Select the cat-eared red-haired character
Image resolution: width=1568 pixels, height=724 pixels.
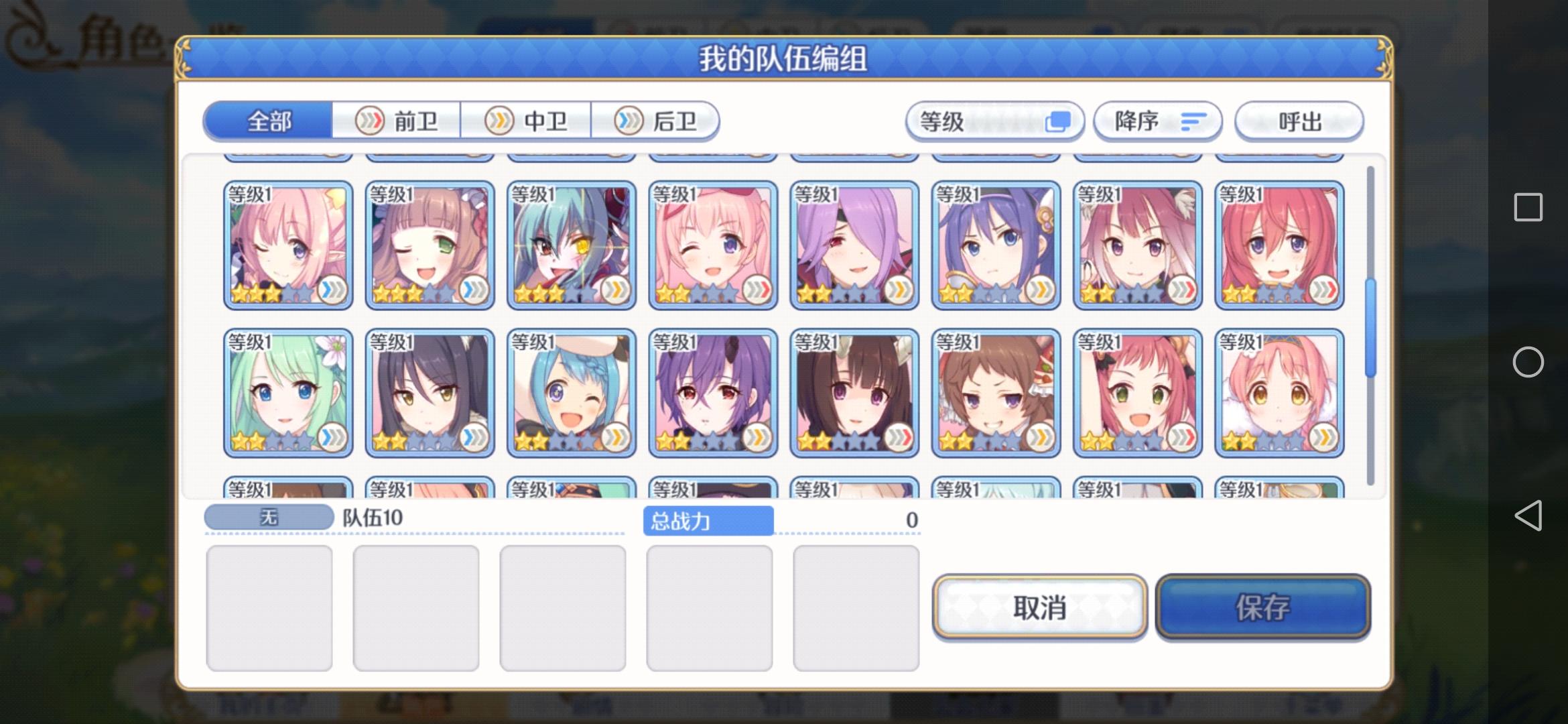pyautogui.click(x=1137, y=245)
